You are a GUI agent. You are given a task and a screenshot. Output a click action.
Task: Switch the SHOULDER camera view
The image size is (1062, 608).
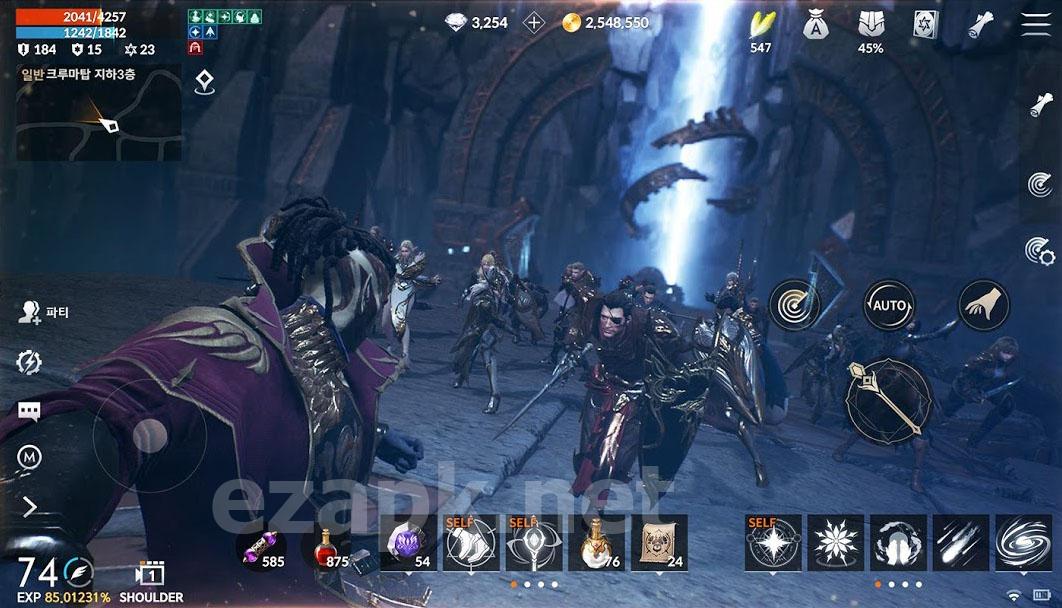[150, 578]
